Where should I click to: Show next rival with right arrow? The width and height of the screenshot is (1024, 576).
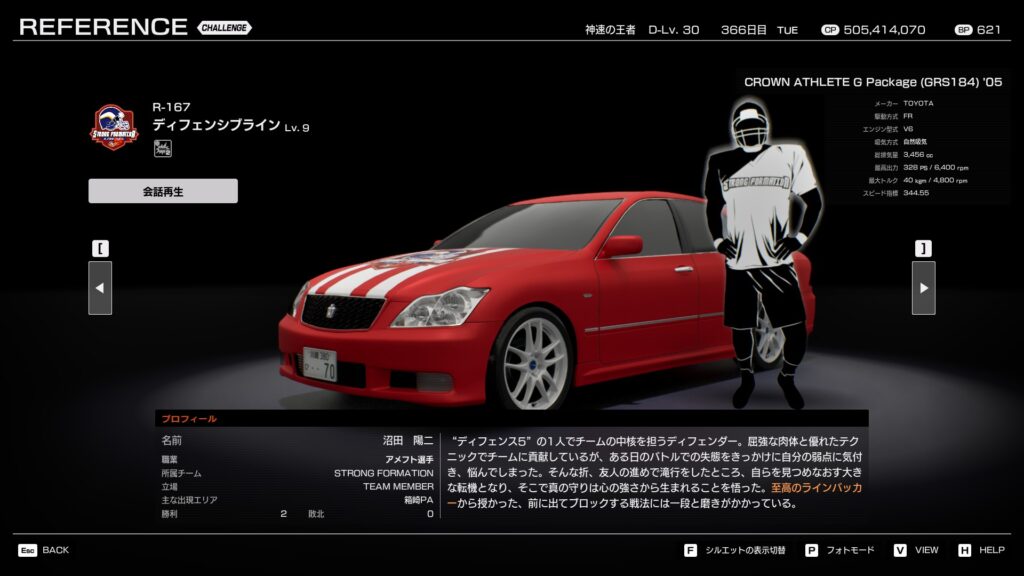coord(923,288)
